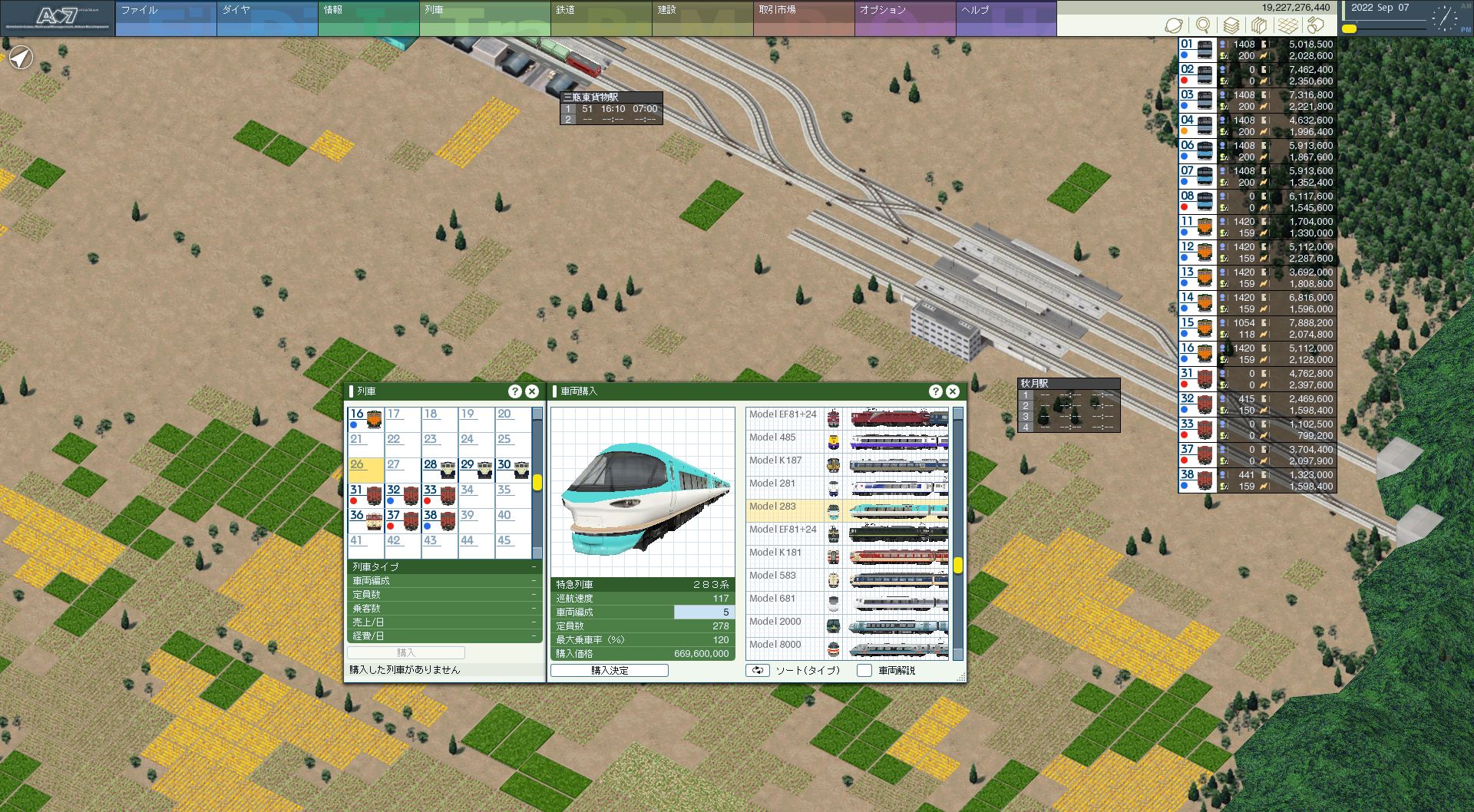This screenshot has width=1474, height=812.
Task: Choose Model 681 train row
Action: click(848, 602)
